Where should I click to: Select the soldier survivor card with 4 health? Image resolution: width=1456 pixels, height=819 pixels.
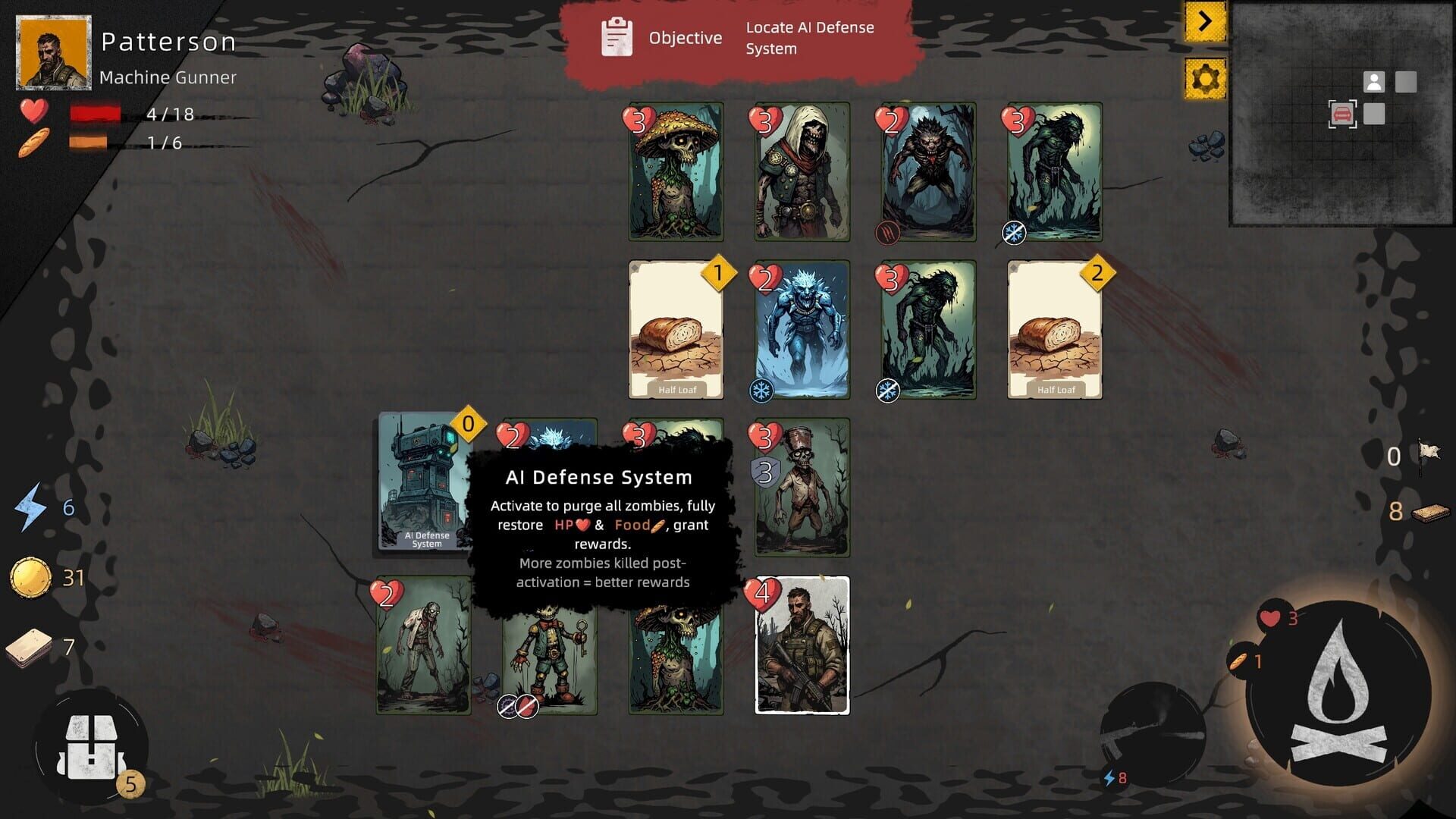802,648
